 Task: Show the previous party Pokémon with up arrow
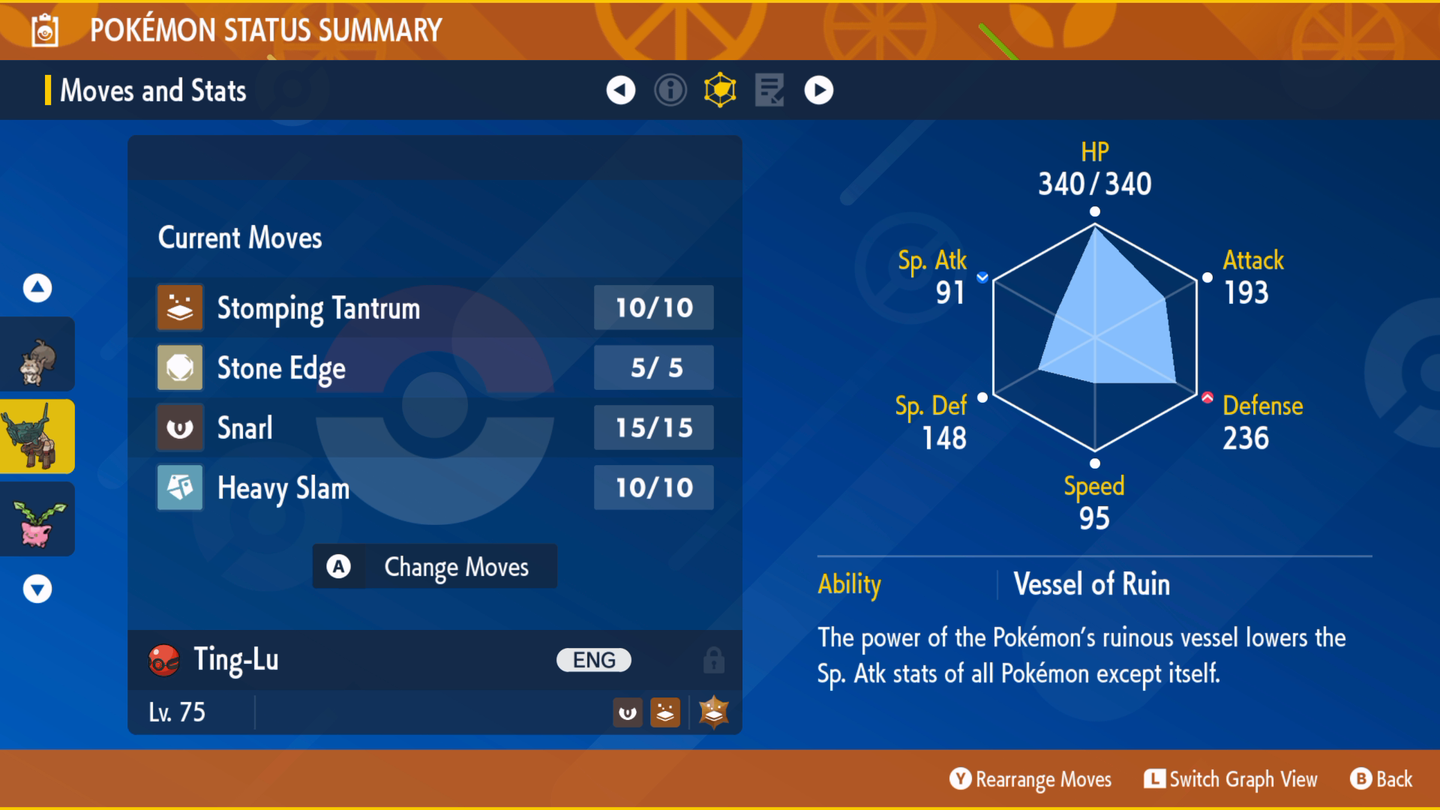pos(38,288)
